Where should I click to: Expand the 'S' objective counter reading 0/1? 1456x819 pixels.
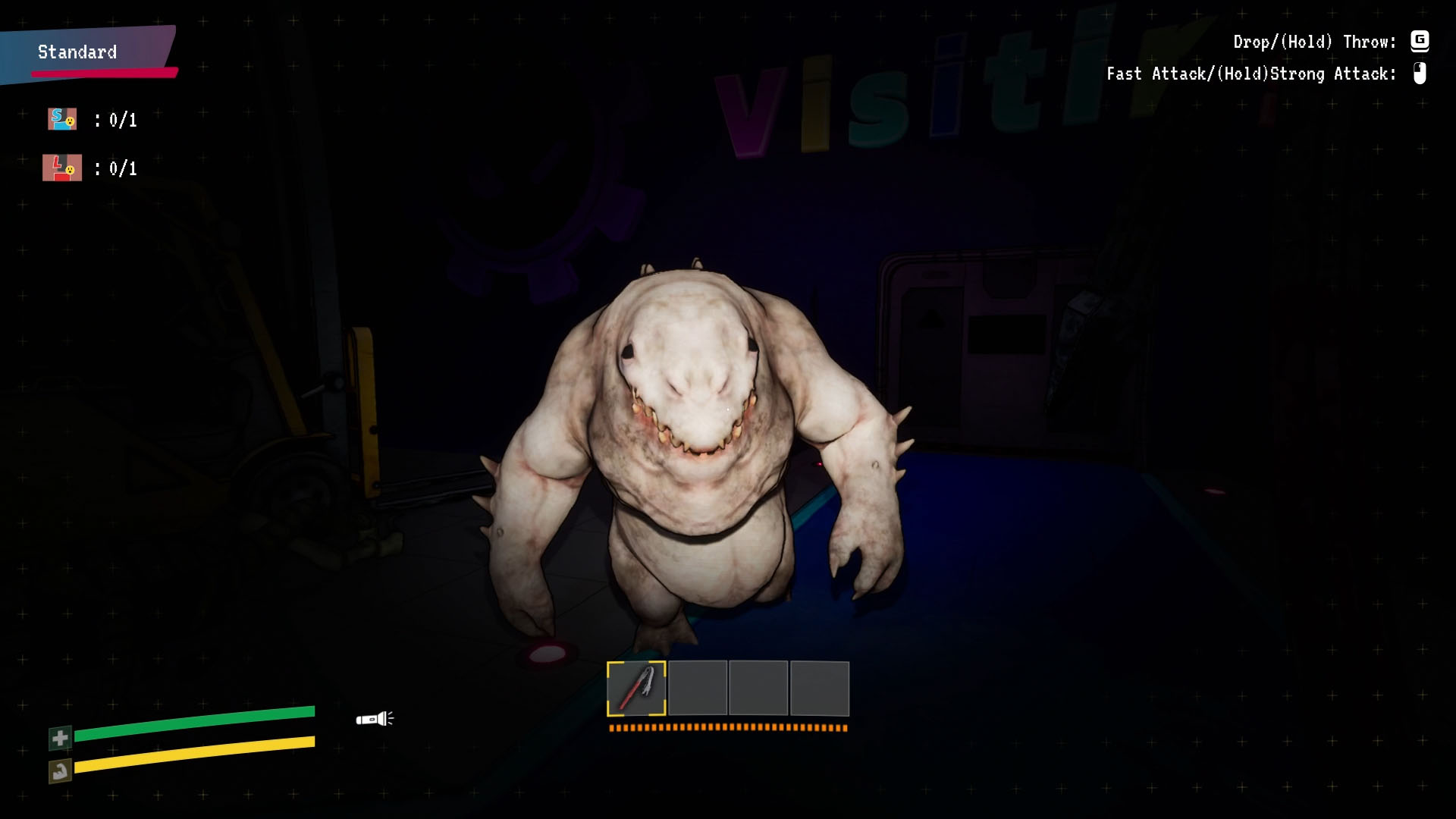[x=120, y=118]
